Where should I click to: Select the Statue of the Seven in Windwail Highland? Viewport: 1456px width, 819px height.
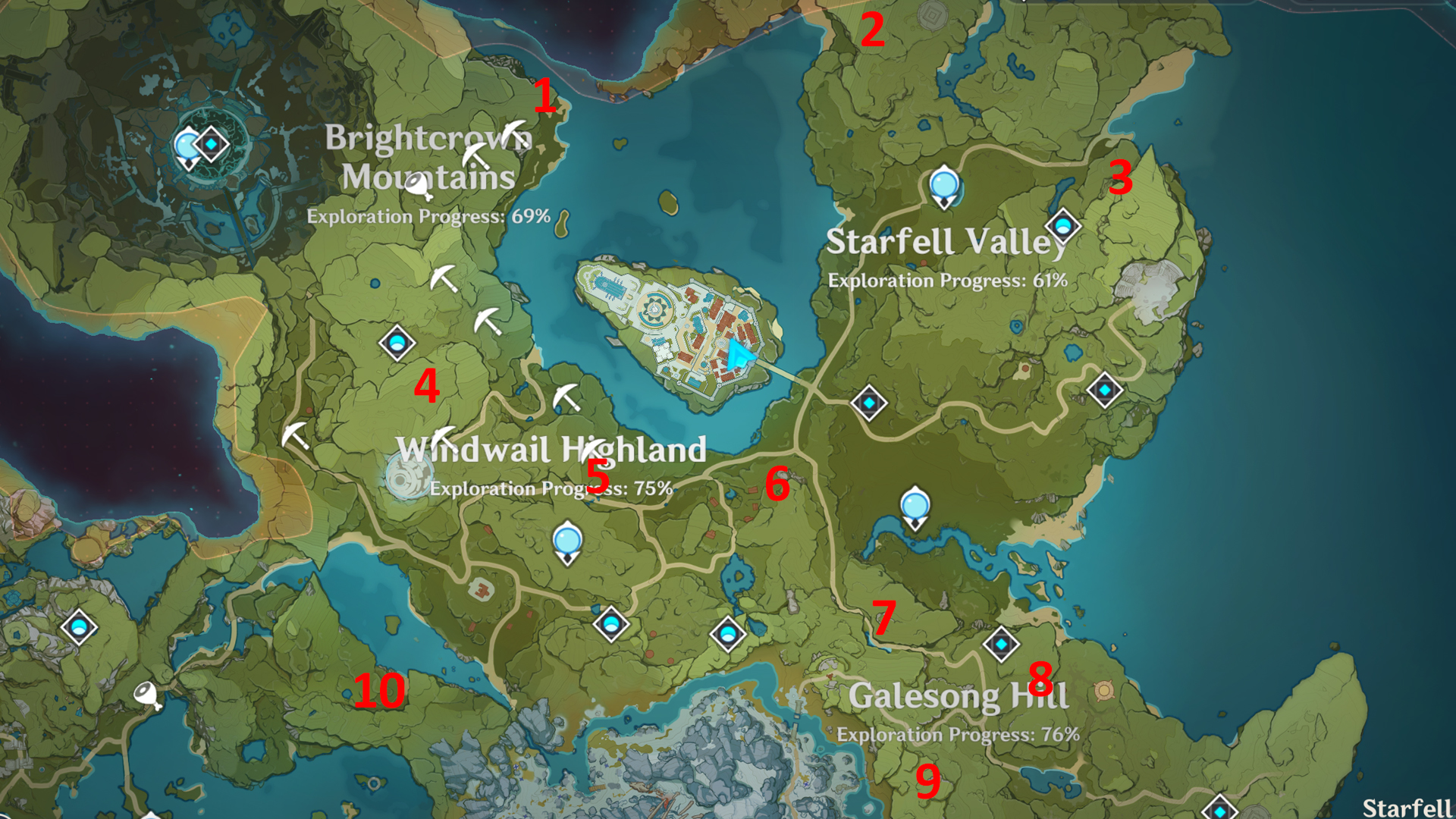click(x=569, y=542)
